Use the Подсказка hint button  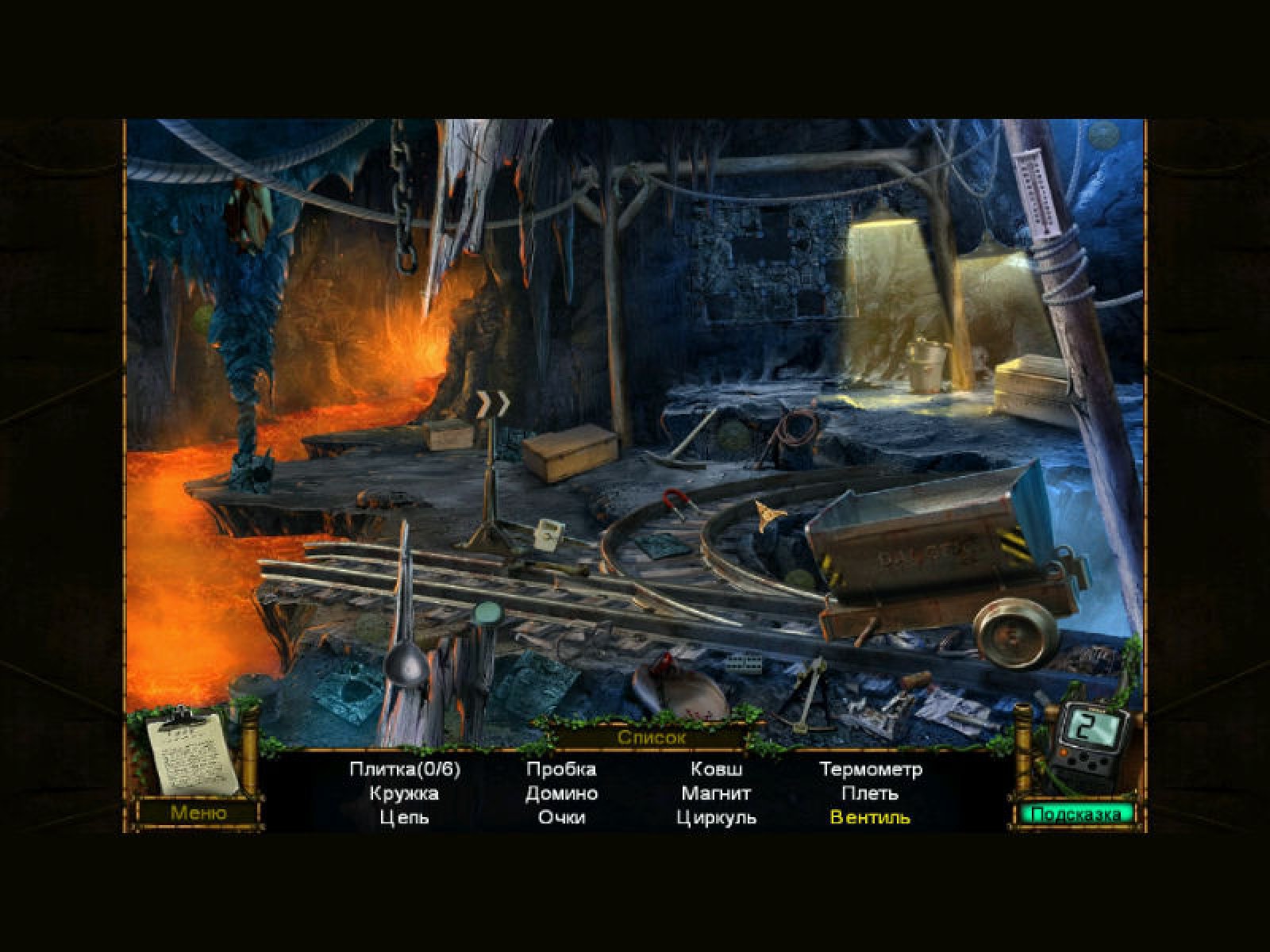point(1076,814)
